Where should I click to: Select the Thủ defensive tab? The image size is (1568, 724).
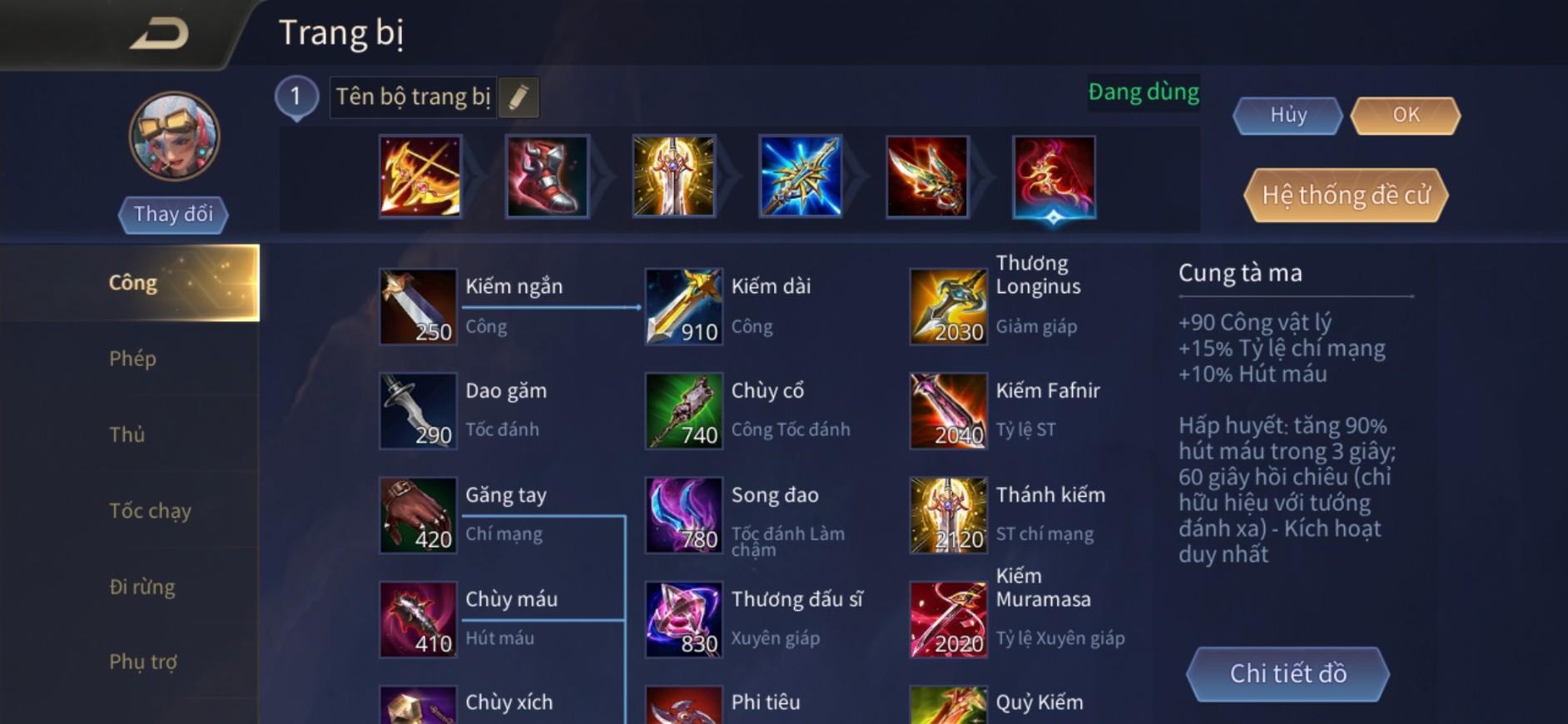[x=125, y=434]
